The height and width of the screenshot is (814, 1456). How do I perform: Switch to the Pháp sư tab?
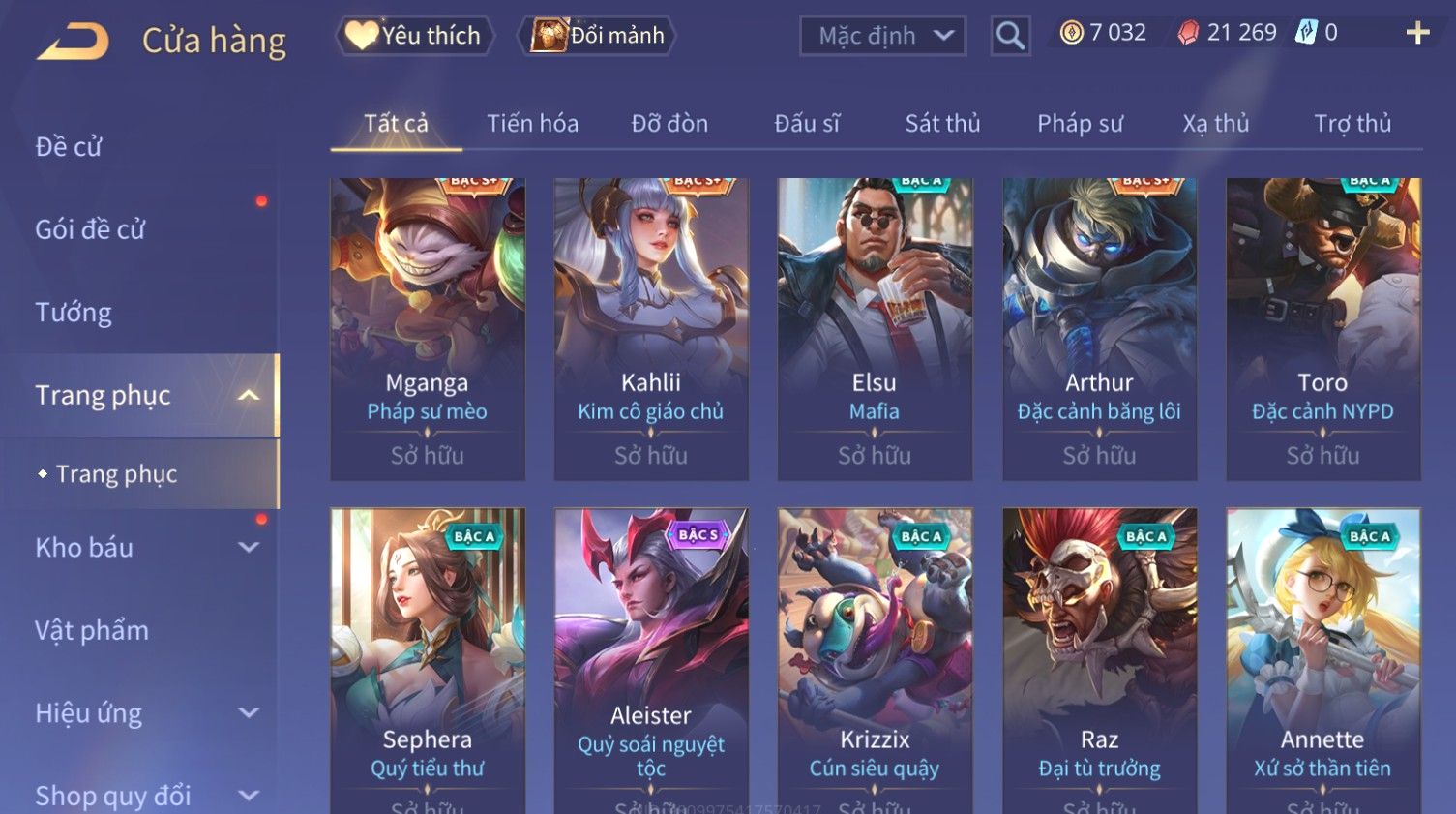pyautogui.click(x=1080, y=124)
